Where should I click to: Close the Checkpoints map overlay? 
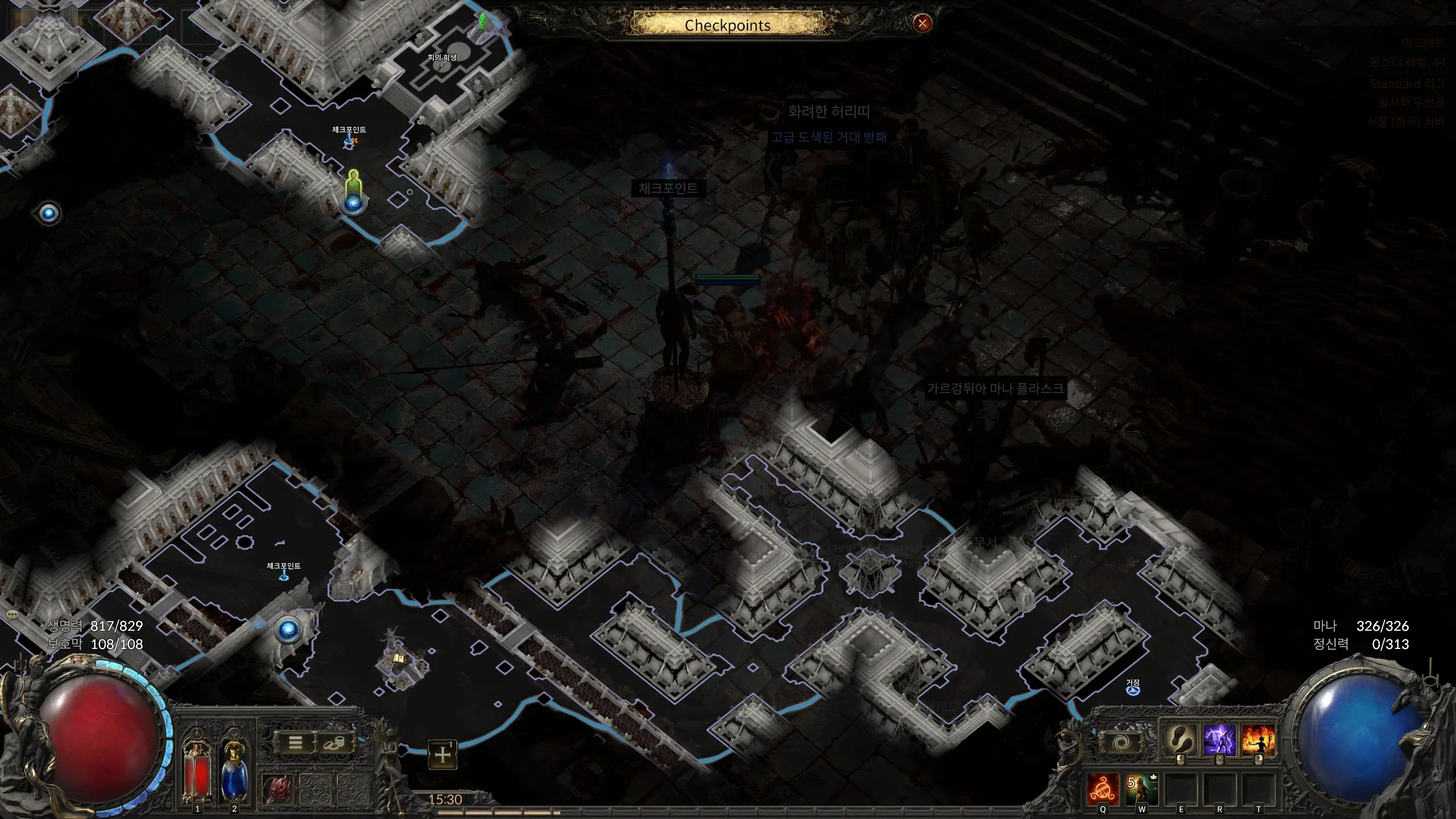coord(922,23)
